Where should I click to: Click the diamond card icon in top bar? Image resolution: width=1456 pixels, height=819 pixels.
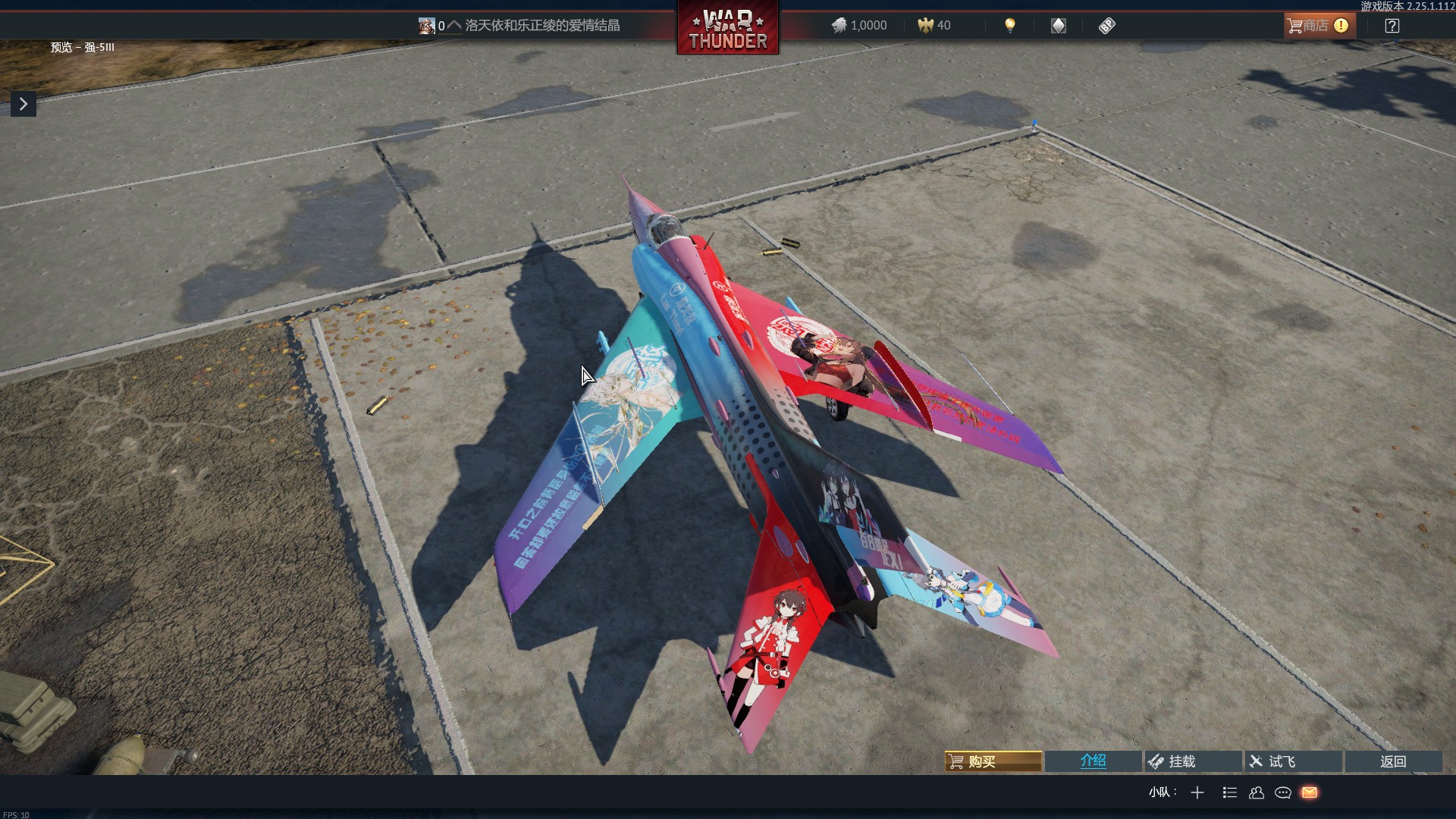tap(1058, 26)
